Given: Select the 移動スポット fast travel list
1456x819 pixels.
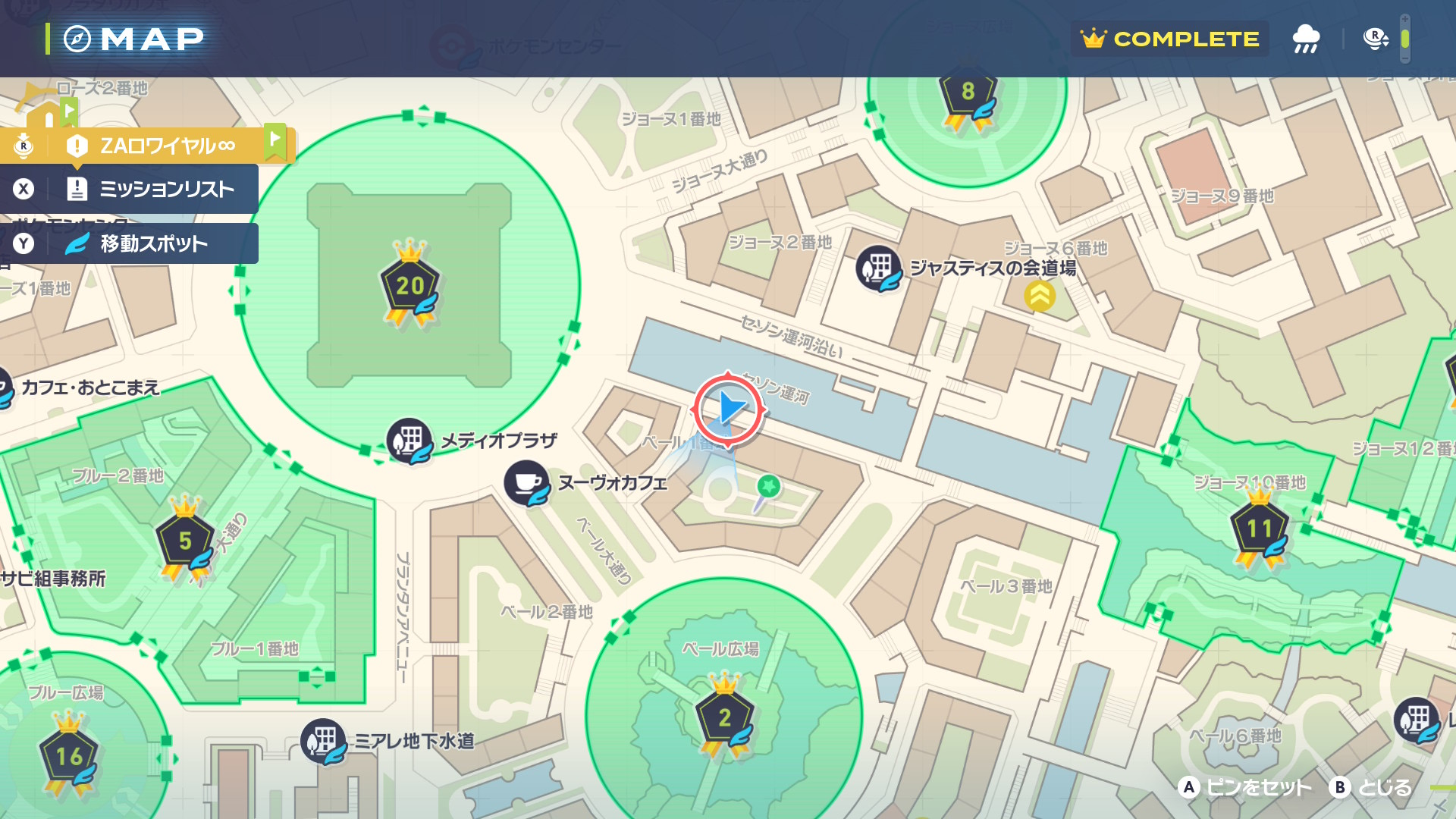Looking at the screenshot, I should [153, 243].
